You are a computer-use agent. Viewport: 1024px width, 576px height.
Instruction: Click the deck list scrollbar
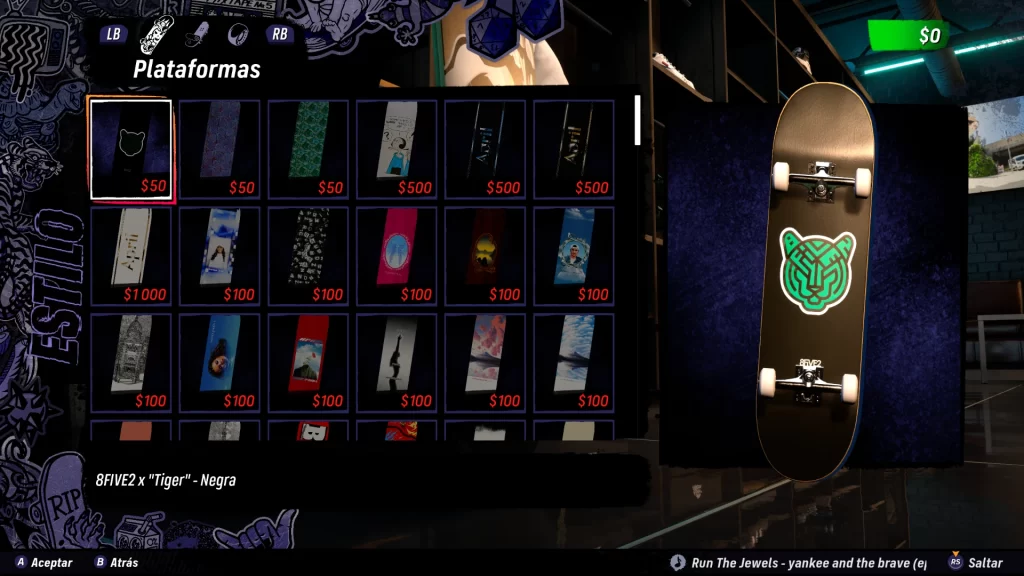tap(638, 120)
